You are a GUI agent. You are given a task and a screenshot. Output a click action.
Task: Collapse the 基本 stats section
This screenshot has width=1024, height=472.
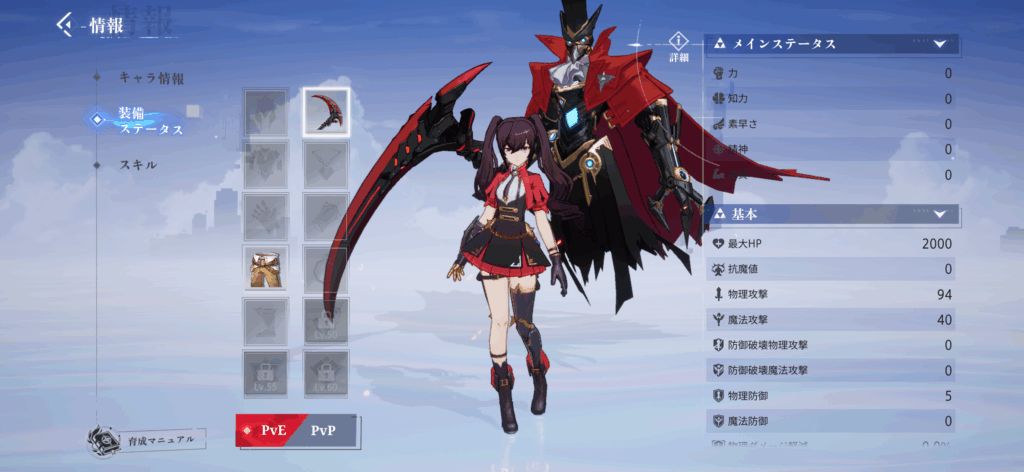[939, 214]
